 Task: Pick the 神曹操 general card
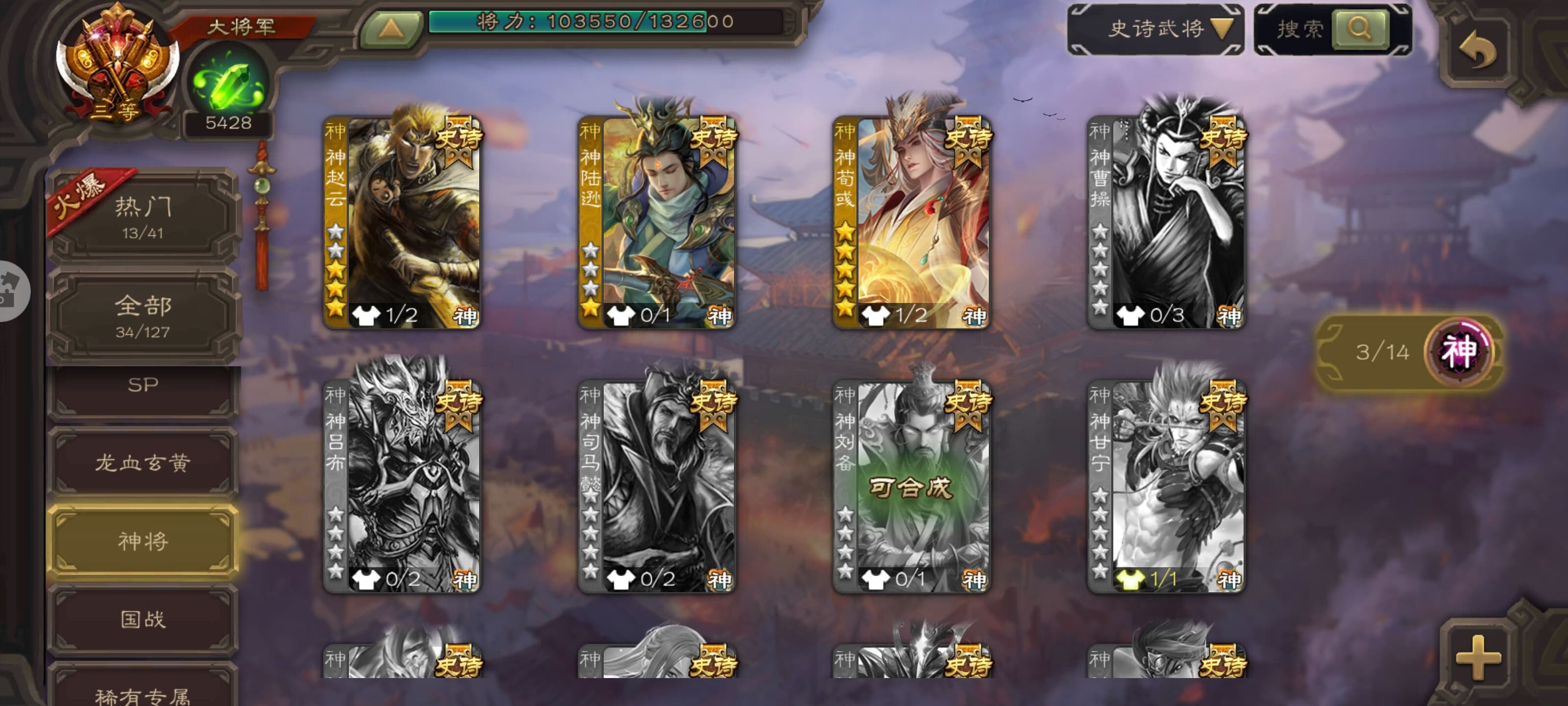click(x=1166, y=222)
